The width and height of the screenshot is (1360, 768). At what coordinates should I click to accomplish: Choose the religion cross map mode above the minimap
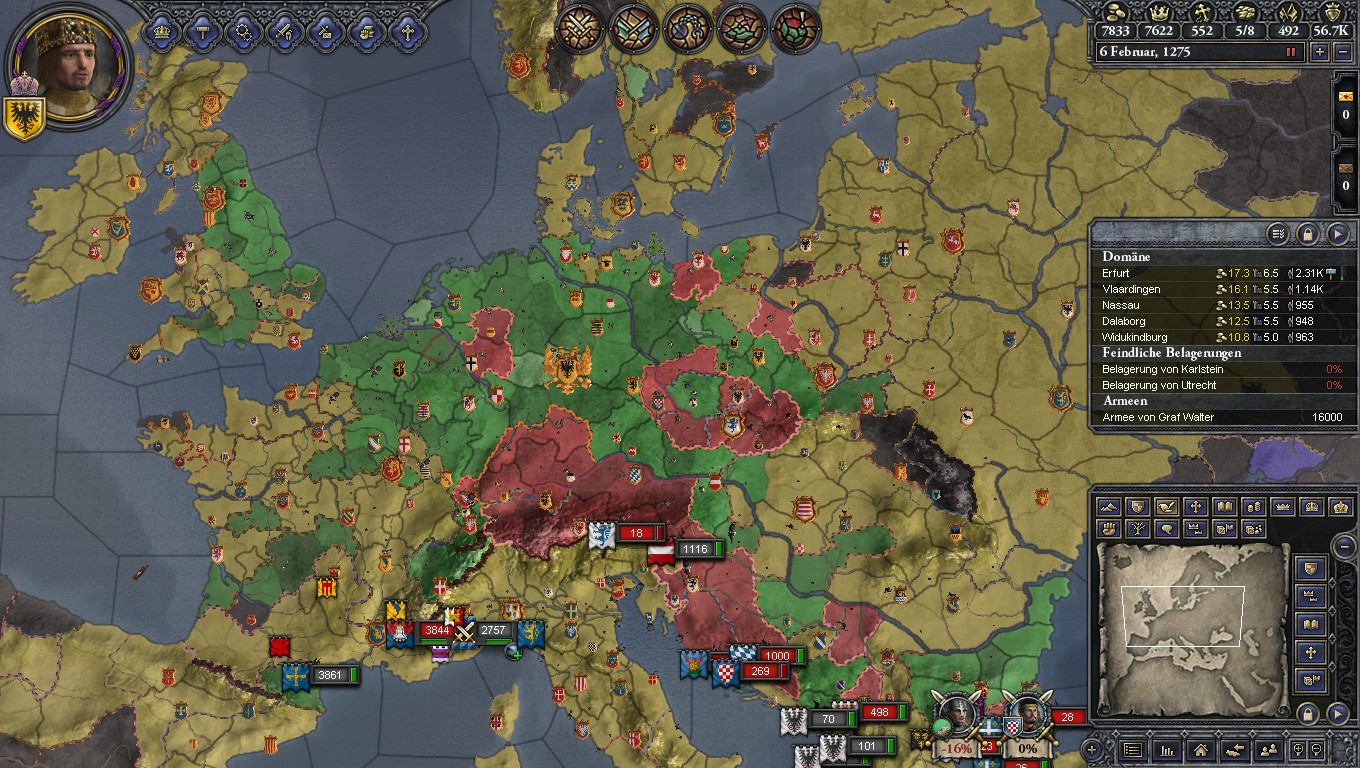click(x=1195, y=507)
